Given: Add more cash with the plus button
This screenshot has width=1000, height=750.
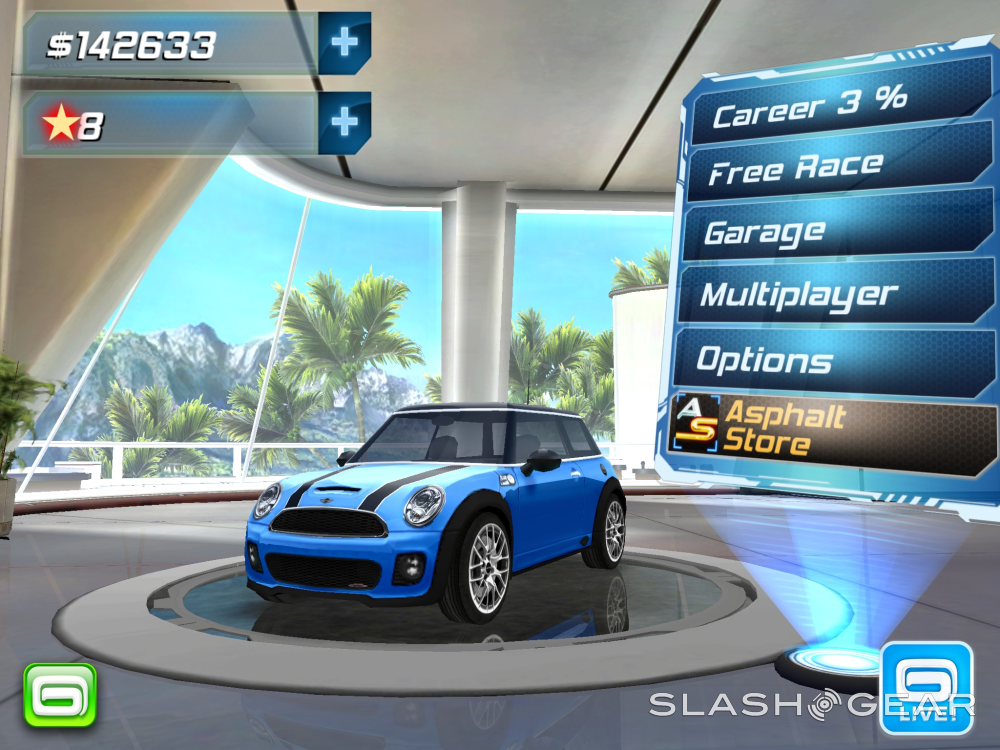Looking at the screenshot, I should pos(345,42).
